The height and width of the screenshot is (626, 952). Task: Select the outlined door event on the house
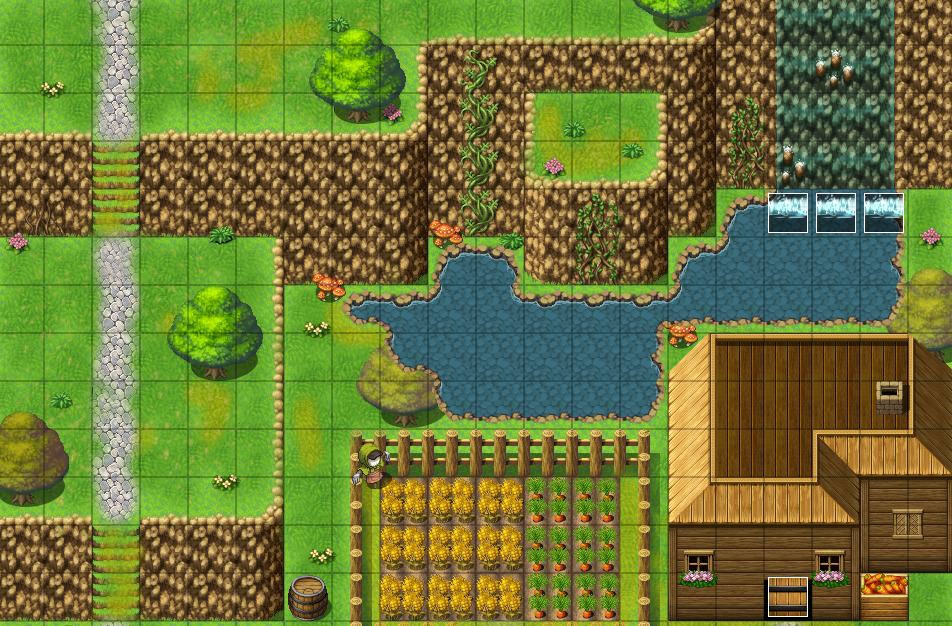click(787, 597)
